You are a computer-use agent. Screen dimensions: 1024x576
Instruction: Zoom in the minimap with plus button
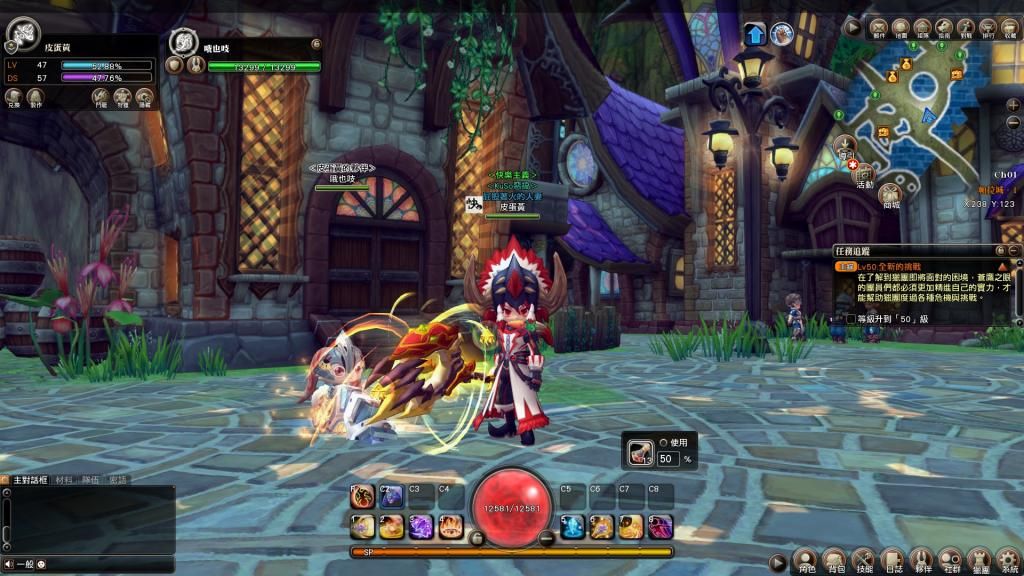(1014, 104)
